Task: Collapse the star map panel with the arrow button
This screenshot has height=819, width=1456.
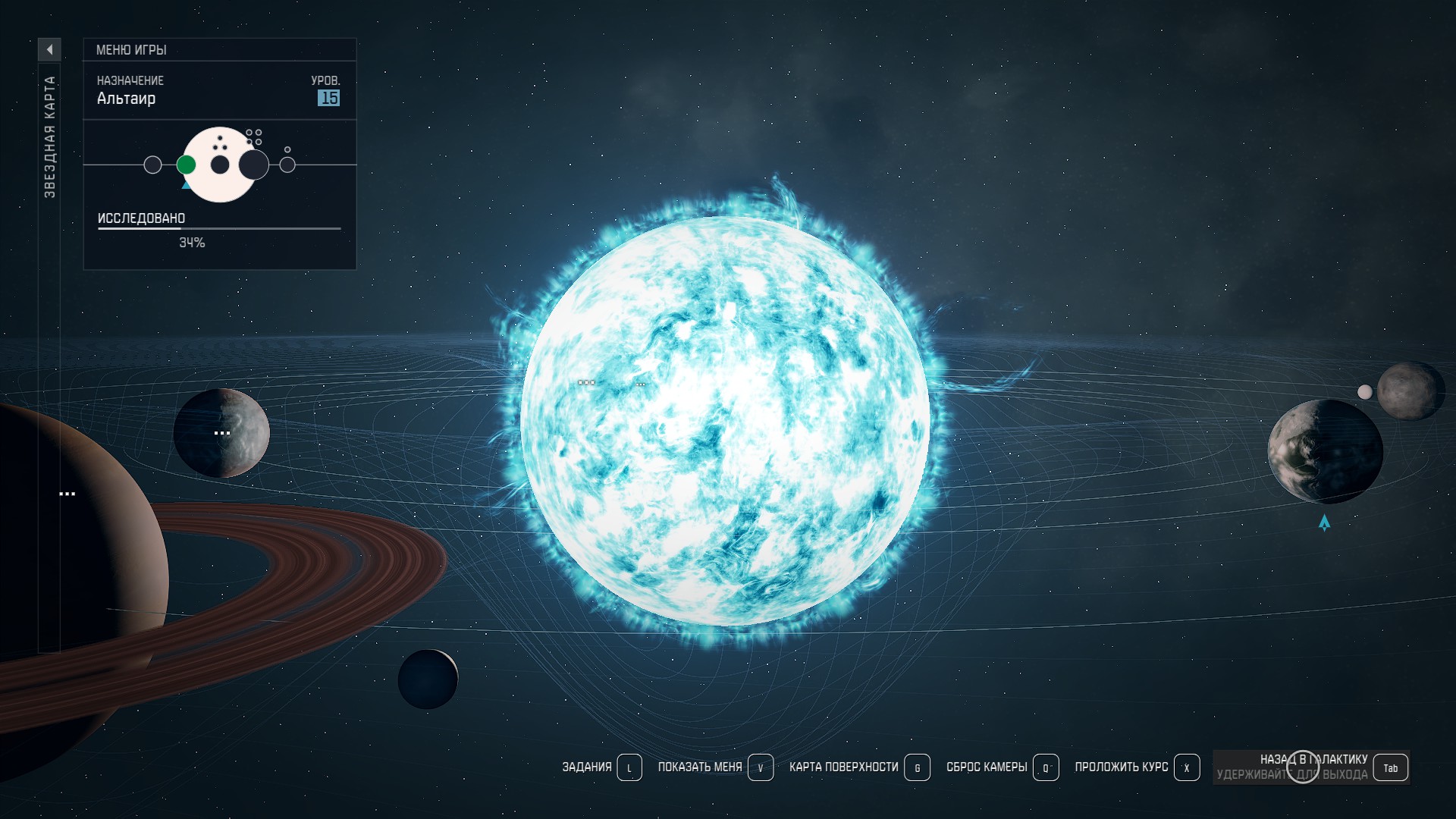Action: (49, 49)
